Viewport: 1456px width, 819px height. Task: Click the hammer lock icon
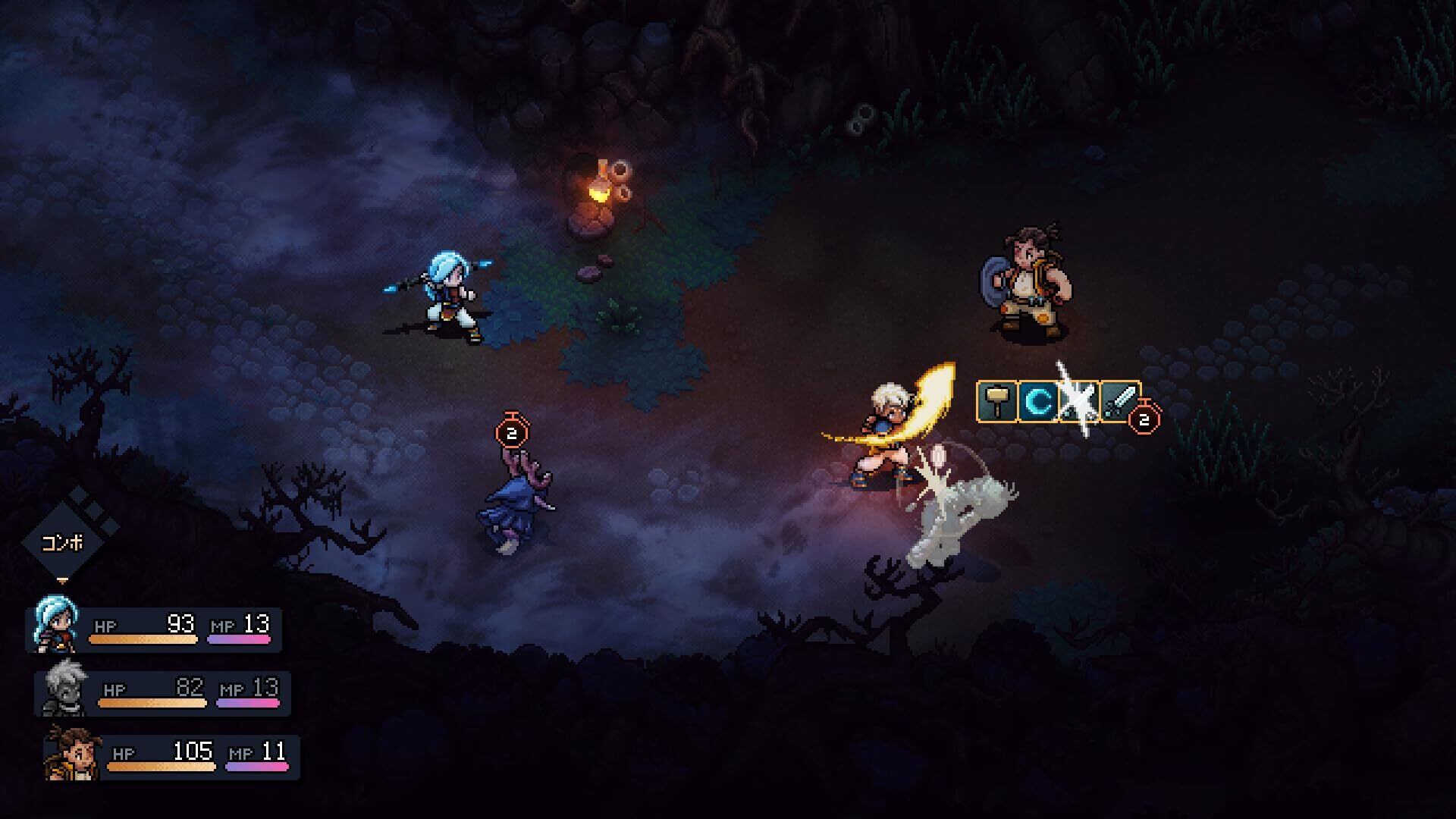click(999, 402)
